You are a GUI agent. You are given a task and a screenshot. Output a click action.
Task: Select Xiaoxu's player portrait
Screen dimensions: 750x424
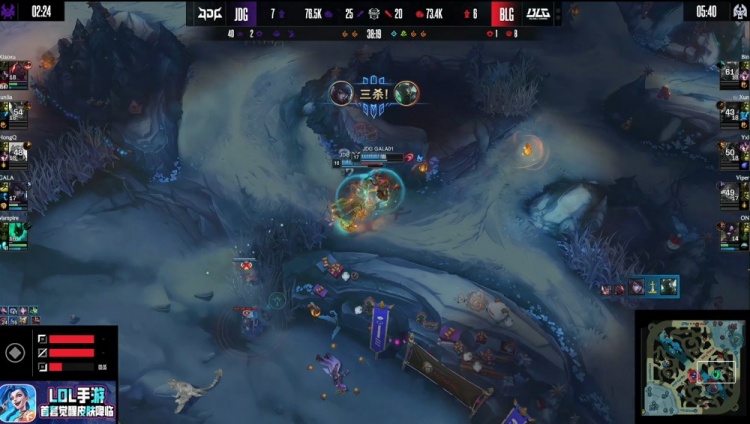coord(17,76)
